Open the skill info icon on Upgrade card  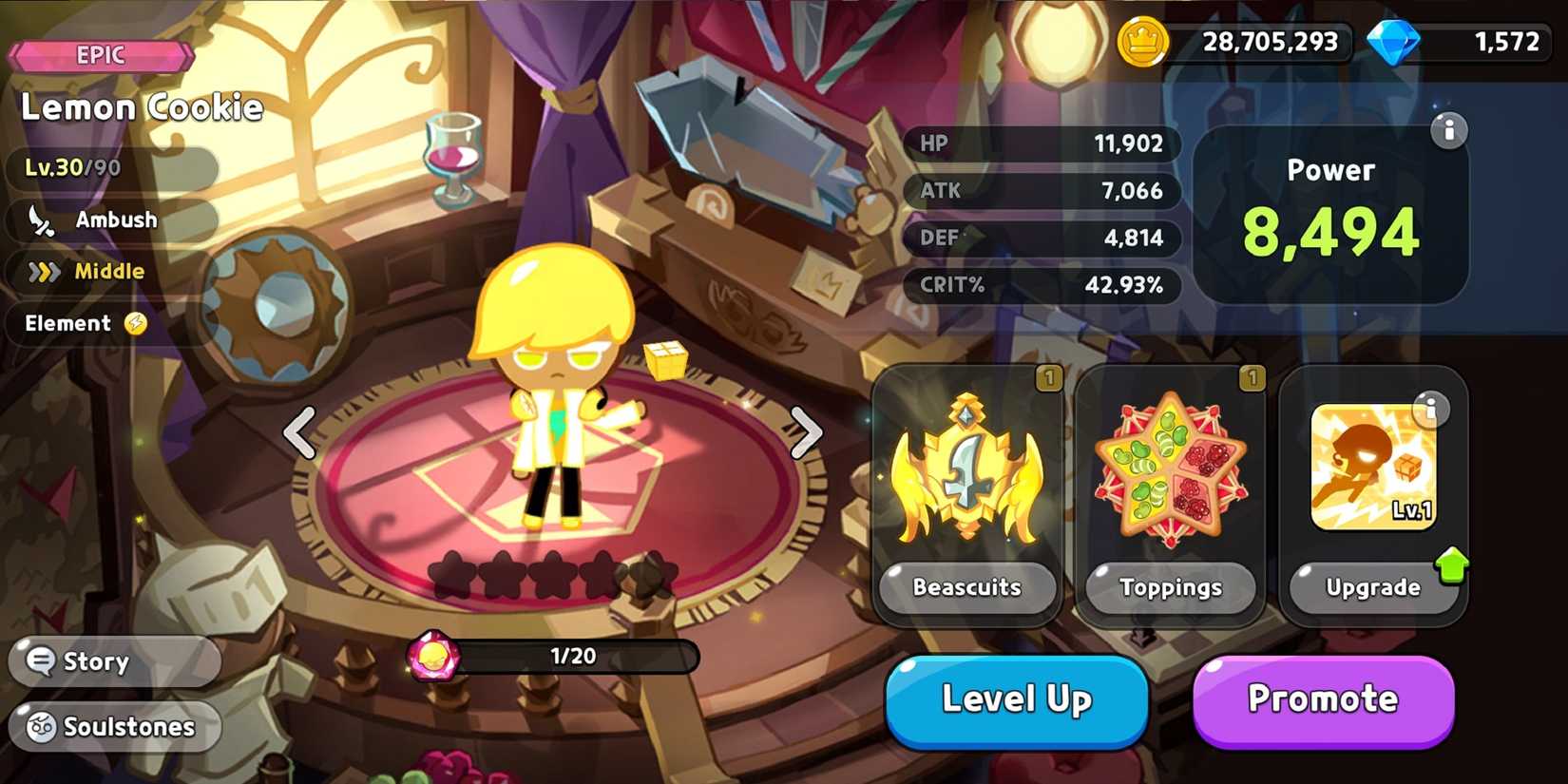click(1431, 411)
